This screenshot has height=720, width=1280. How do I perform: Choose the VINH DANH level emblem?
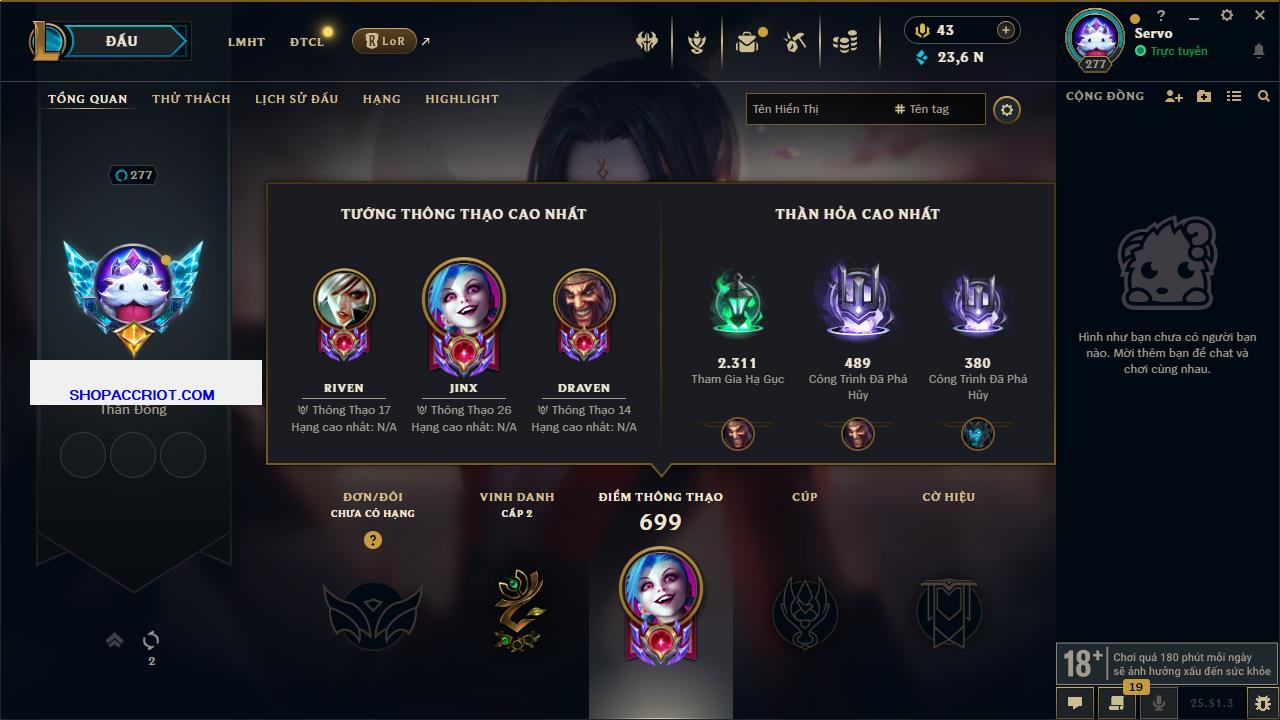point(517,610)
